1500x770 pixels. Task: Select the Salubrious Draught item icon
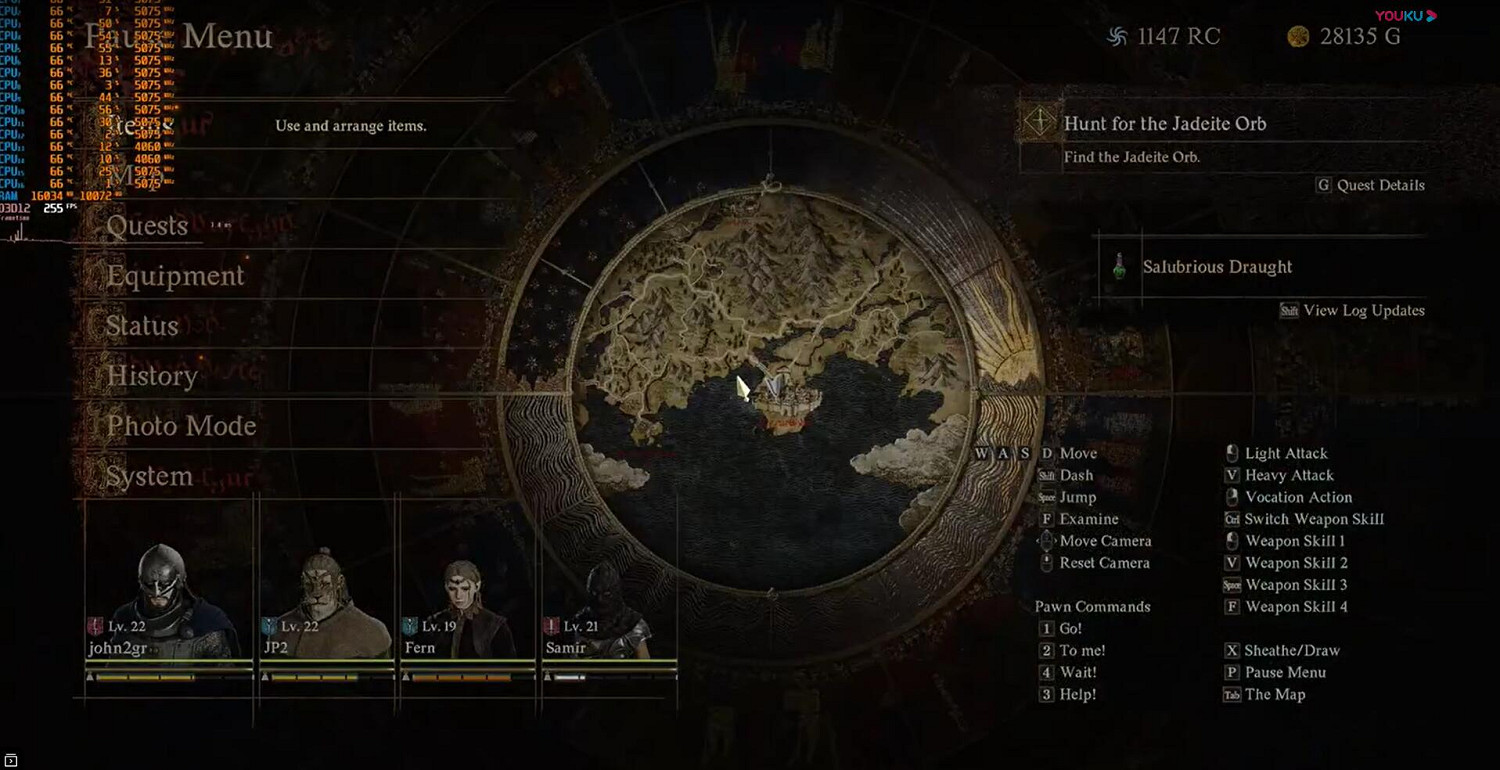[x=1119, y=267]
